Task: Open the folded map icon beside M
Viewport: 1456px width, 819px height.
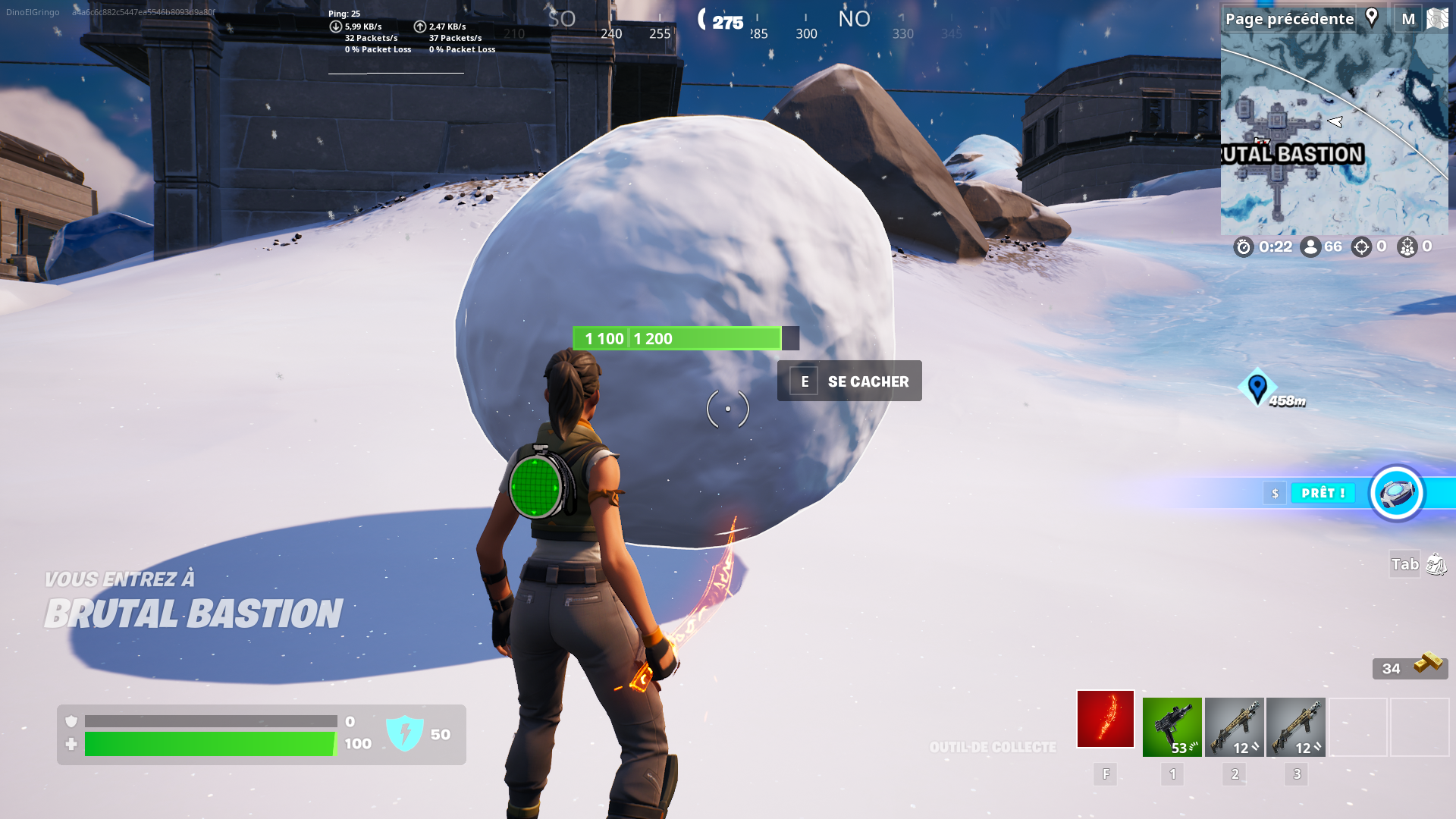Action: click(x=1439, y=18)
